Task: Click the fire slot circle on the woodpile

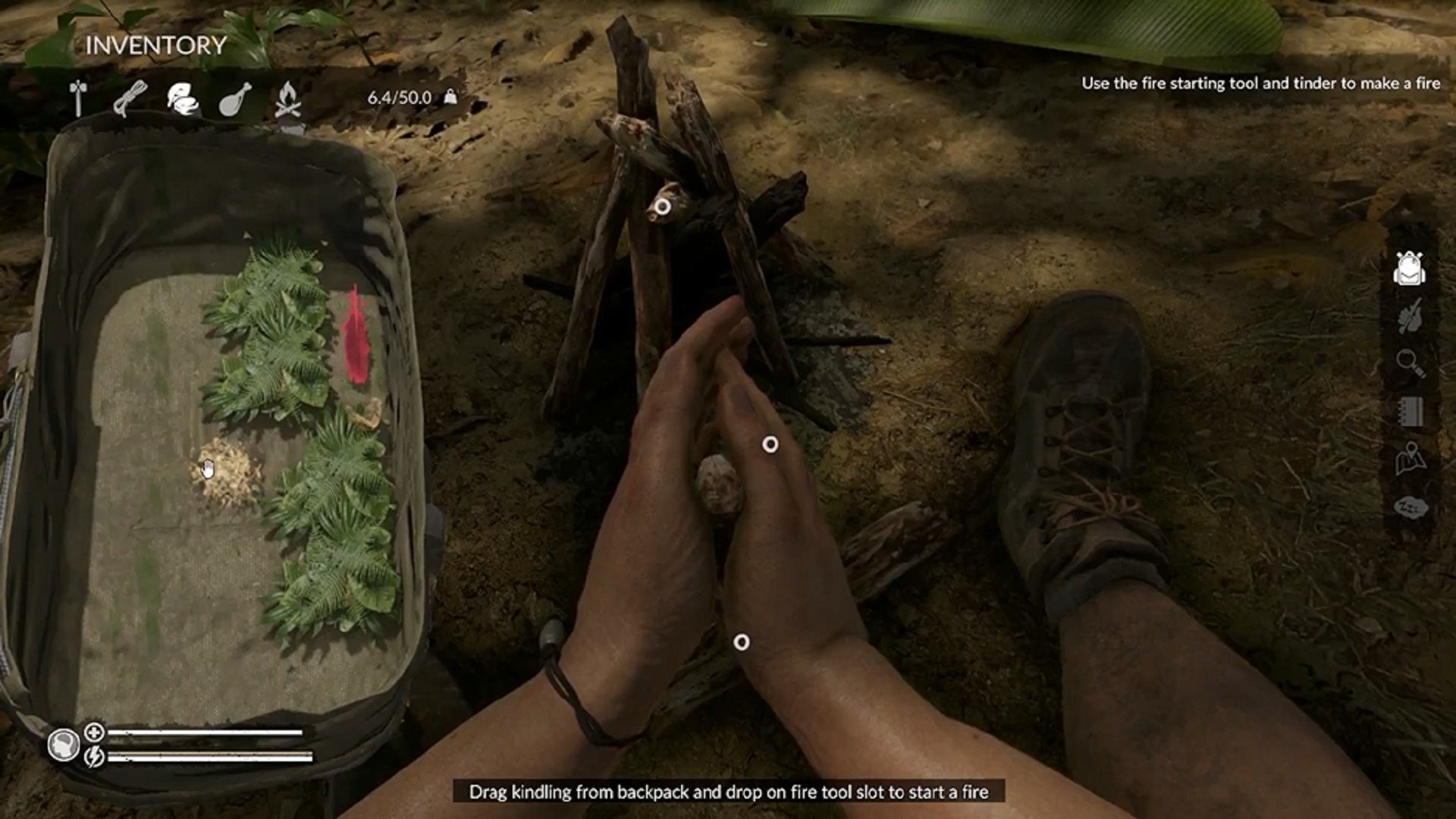Action: point(662,206)
